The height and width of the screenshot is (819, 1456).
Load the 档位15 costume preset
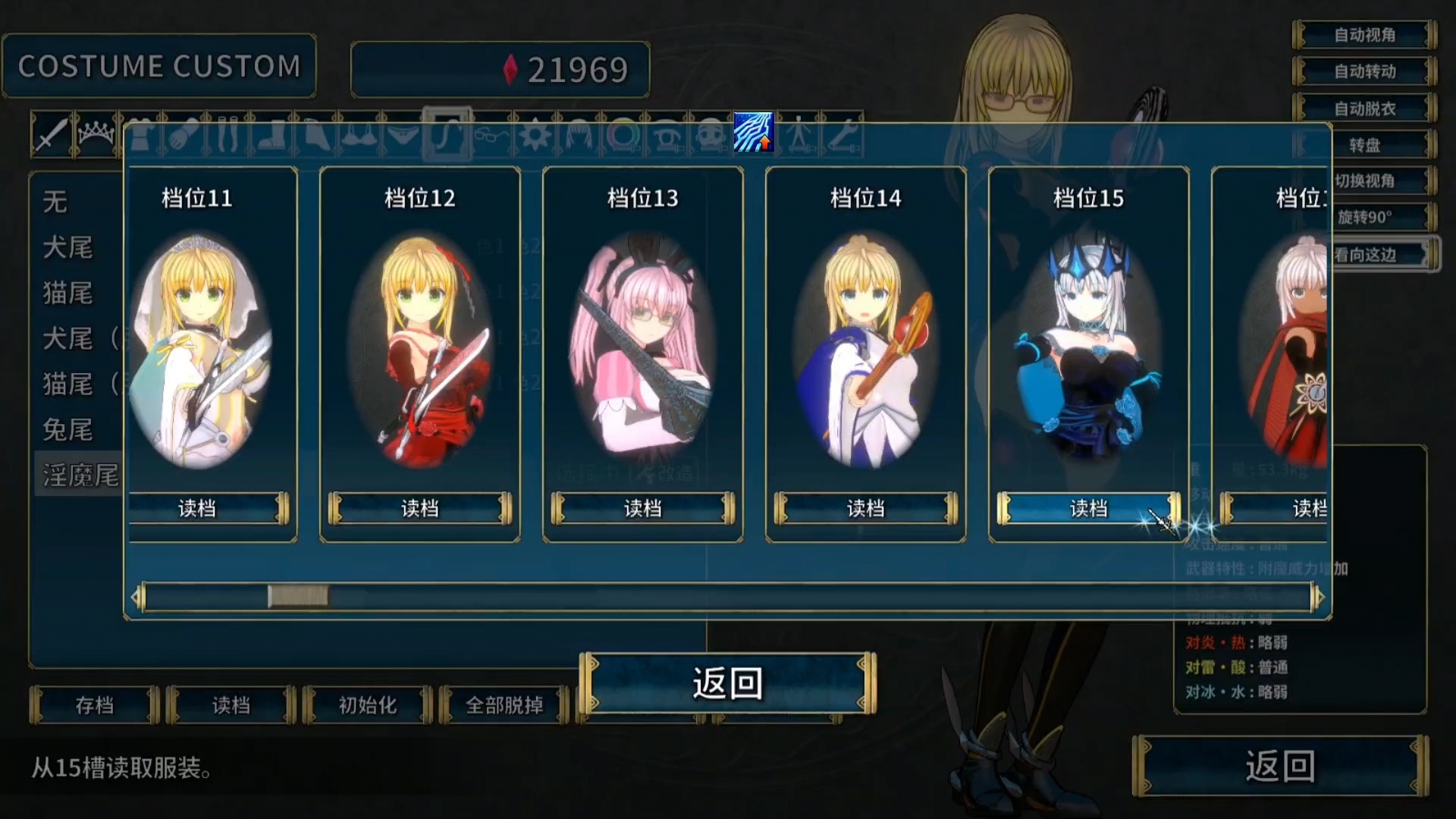[x=1088, y=508]
